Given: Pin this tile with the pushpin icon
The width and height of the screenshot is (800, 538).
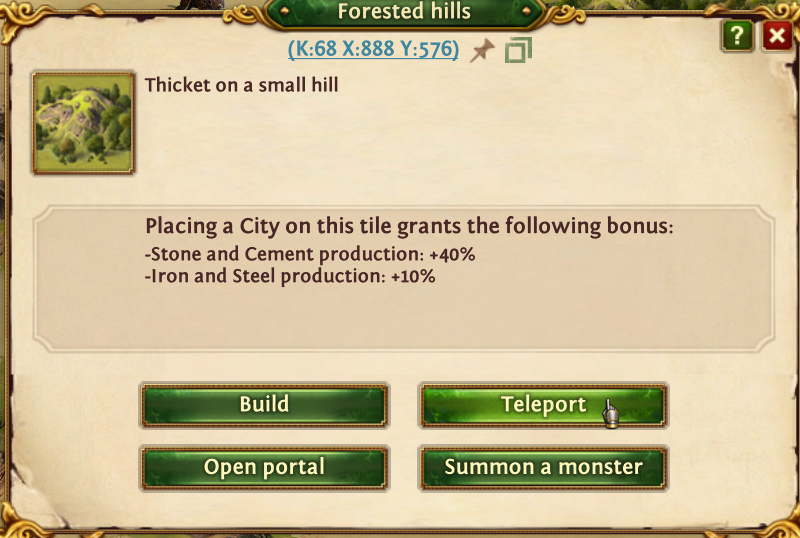Looking at the screenshot, I should [x=483, y=50].
